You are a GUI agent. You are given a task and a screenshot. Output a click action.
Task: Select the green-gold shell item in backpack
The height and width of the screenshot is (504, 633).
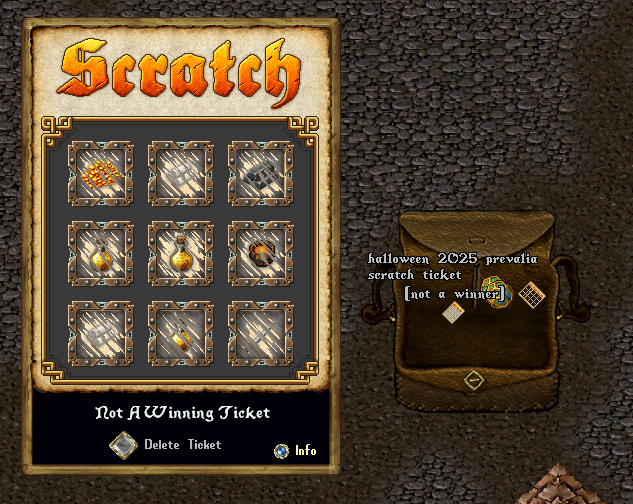tap(494, 293)
